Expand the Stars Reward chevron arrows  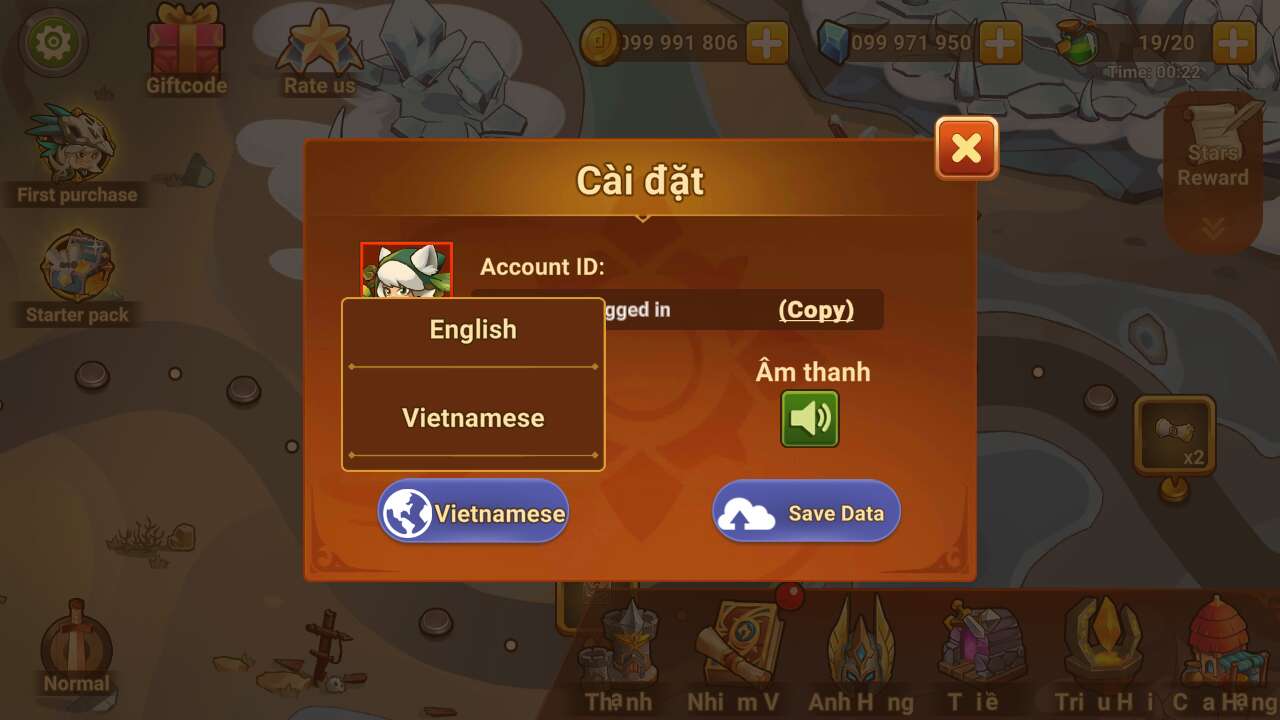(1211, 228)
